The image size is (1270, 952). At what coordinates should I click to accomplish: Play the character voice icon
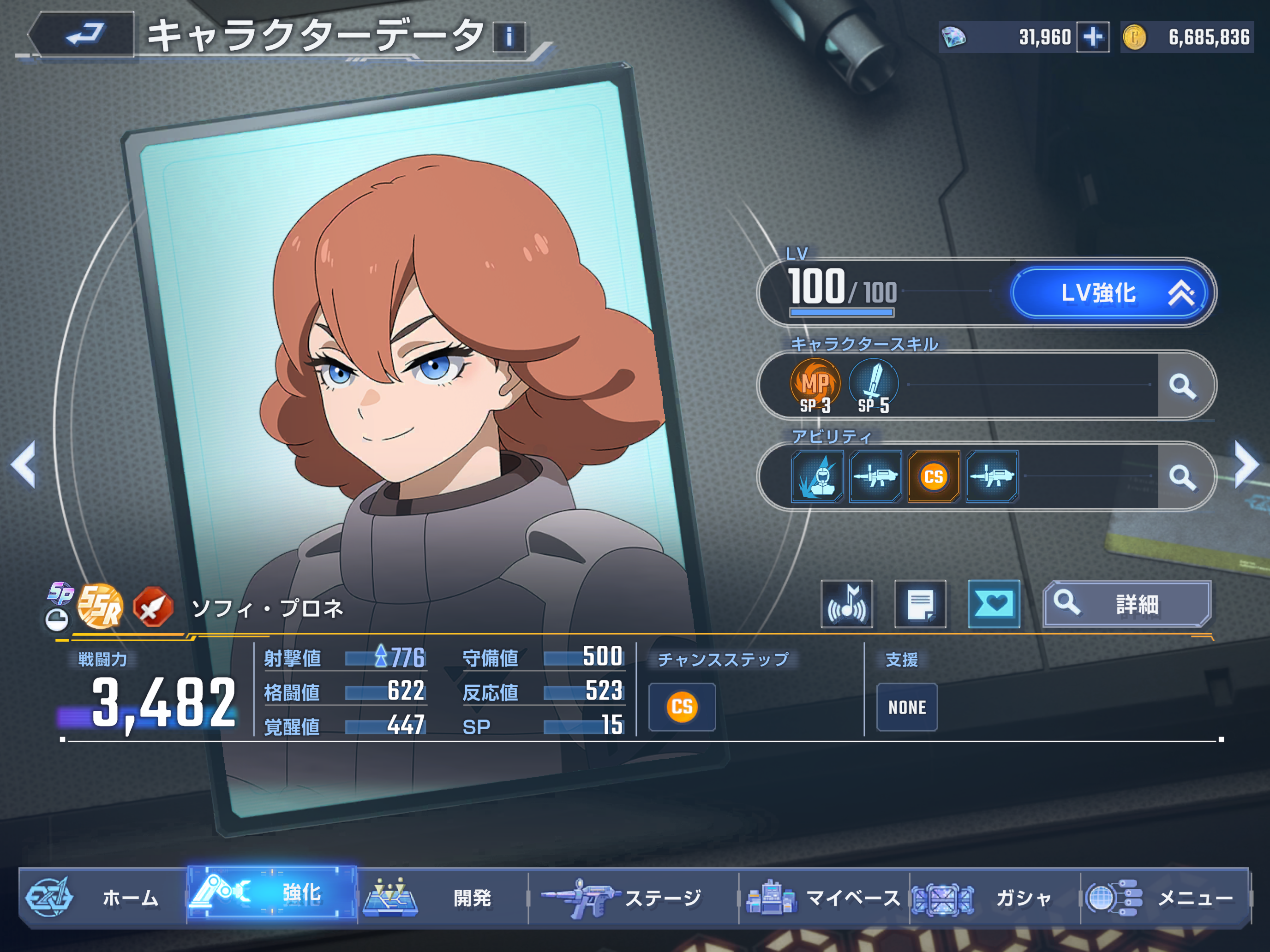pos(847,604)
